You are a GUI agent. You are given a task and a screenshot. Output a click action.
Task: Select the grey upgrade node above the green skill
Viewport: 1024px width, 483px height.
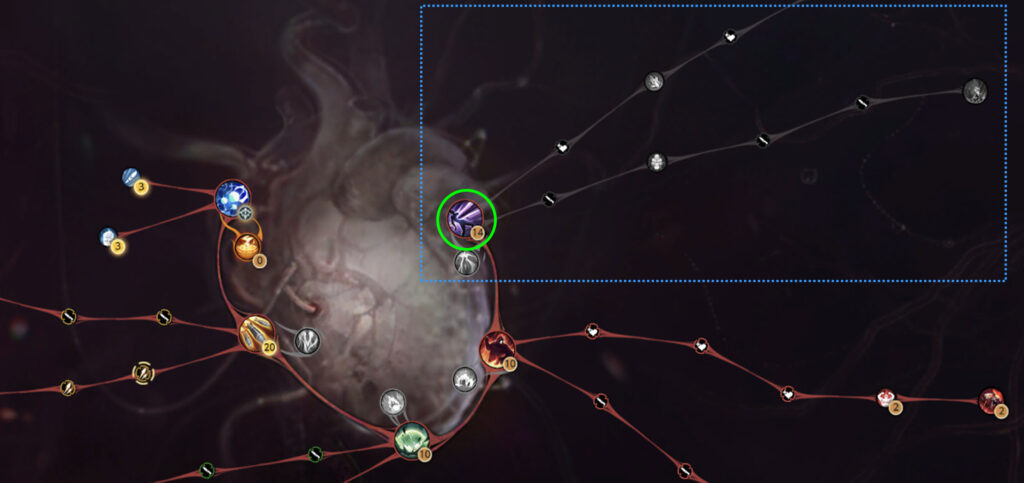[x=392, y=403]
